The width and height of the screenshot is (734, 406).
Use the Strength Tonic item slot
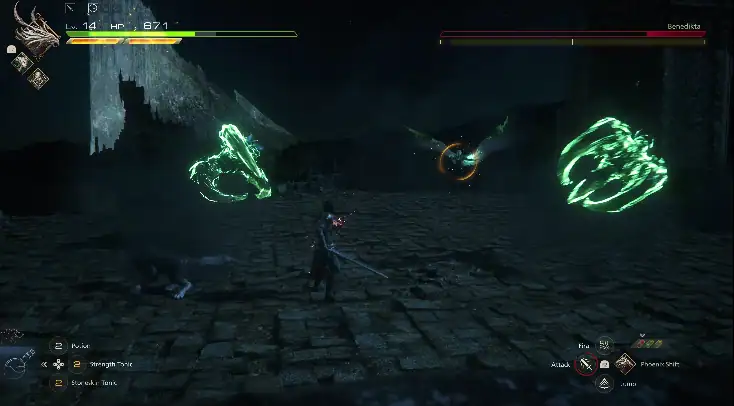pos(76,364)
